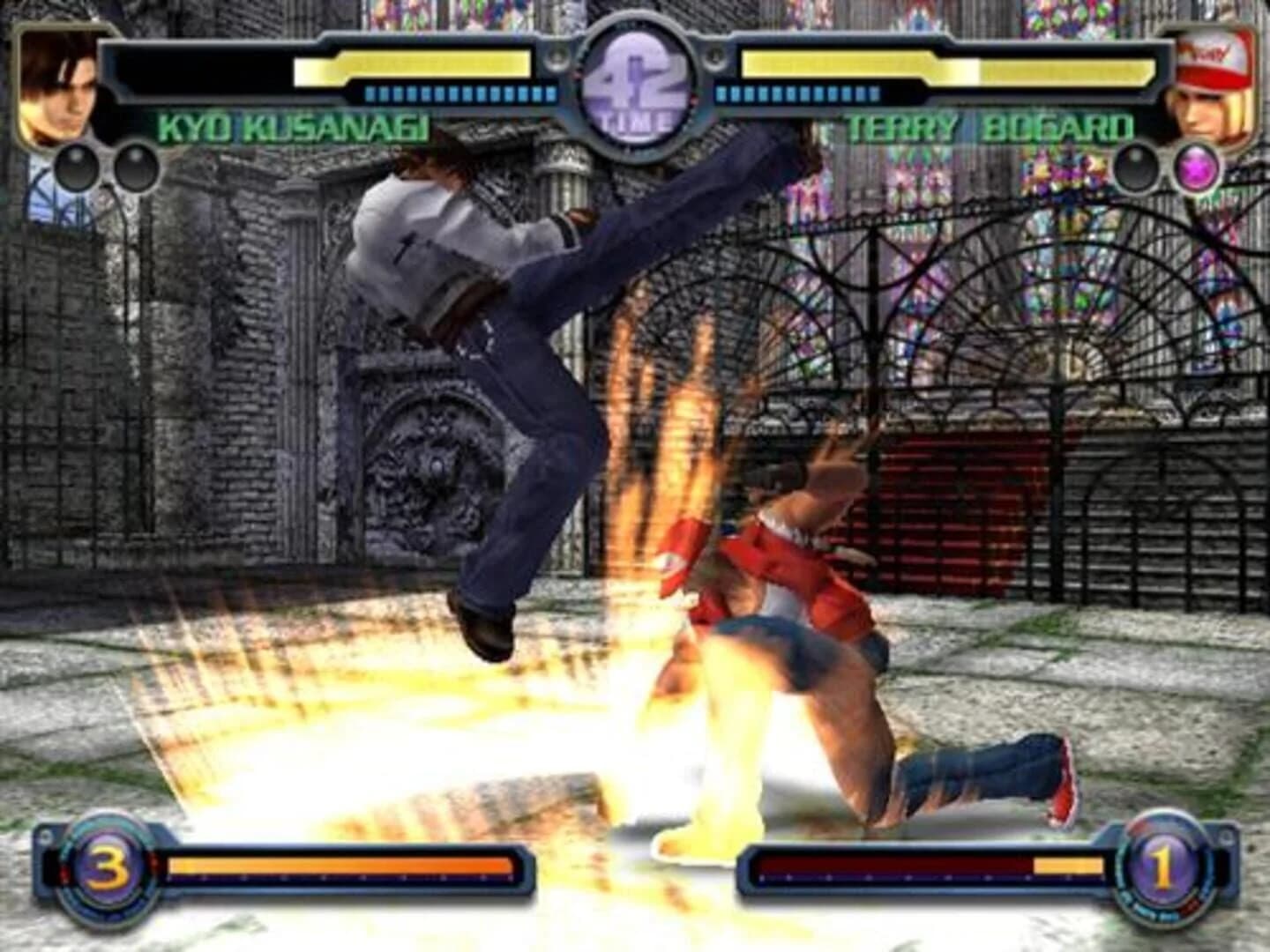Expand the end cap of Kyo's health bar frame
Screen dimensions: 1270x952
point(106,68)
